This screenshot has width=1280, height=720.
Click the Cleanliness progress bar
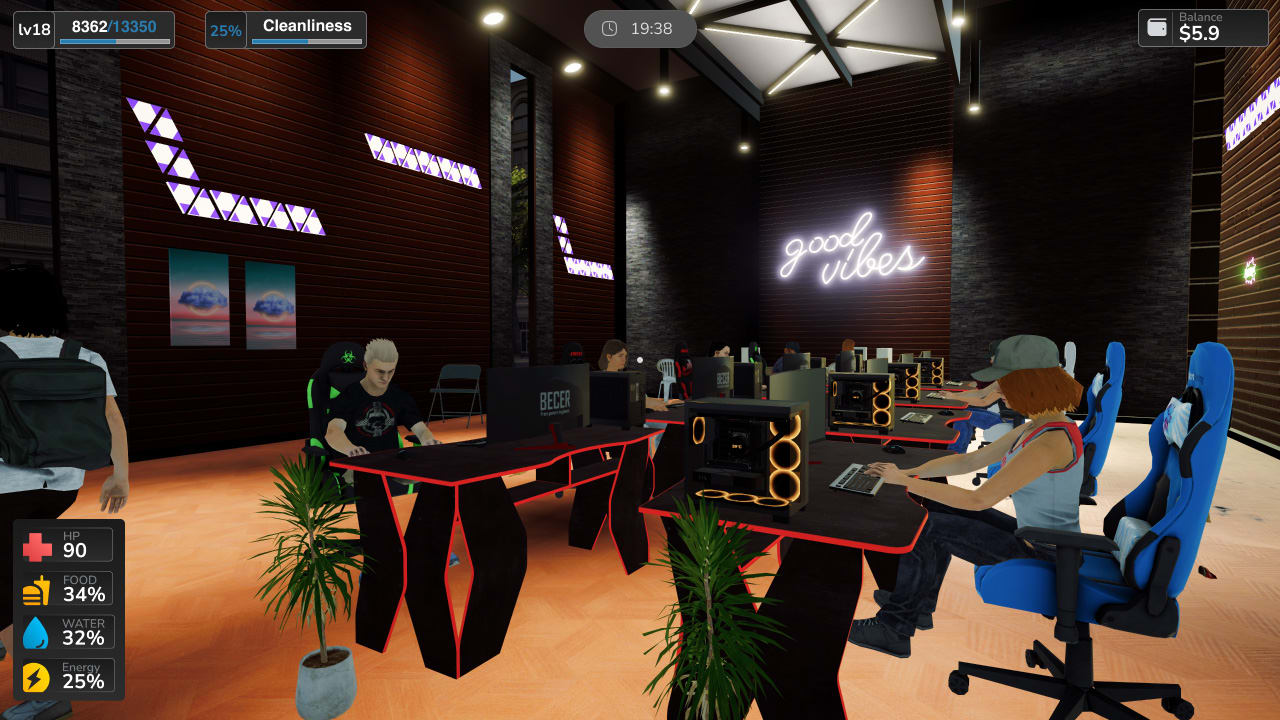308,42
